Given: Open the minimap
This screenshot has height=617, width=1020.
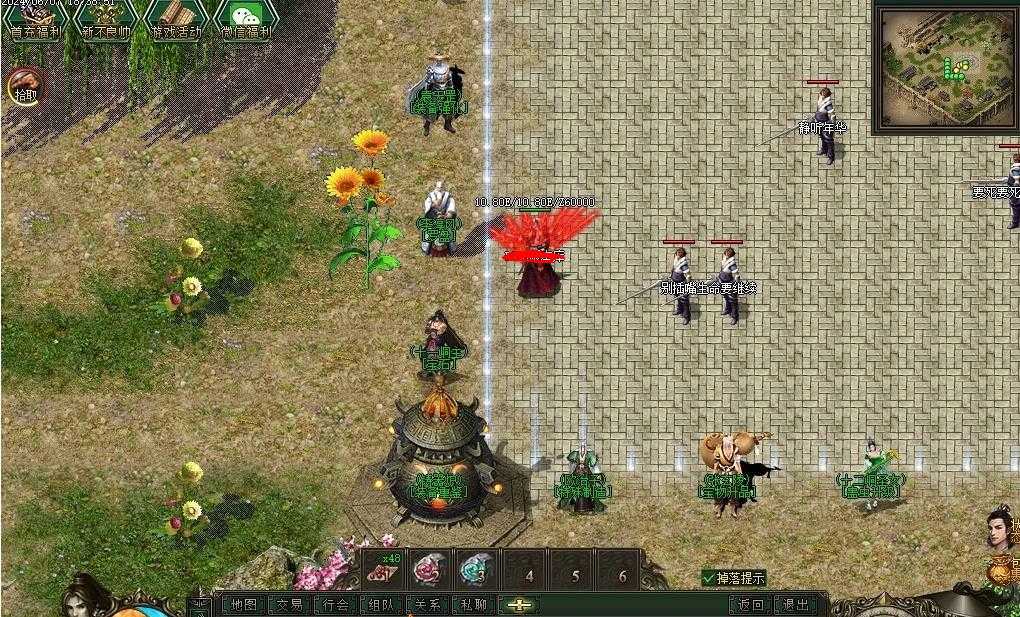Looking at the screenshot, I should (943, 67).
